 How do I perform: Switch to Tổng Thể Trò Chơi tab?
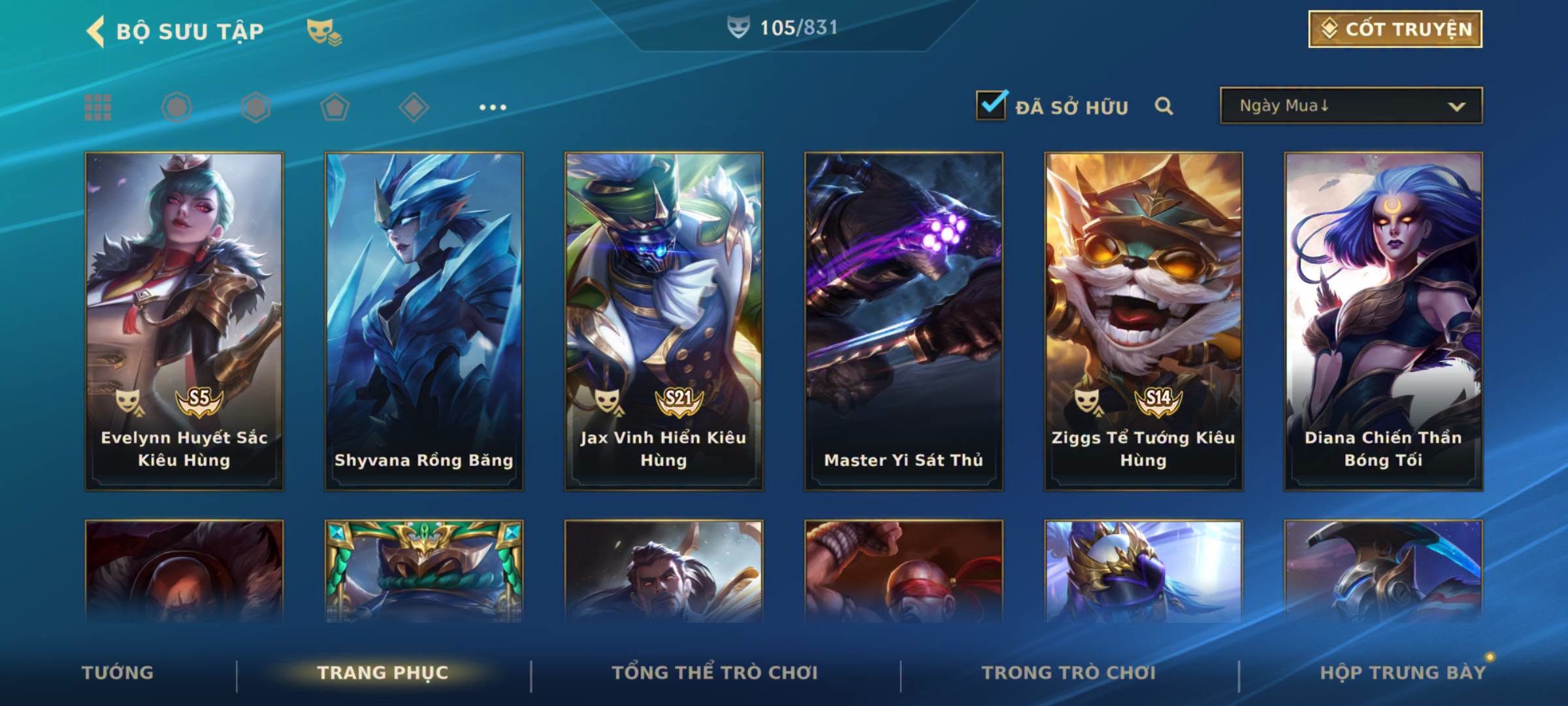pos(715,673)
